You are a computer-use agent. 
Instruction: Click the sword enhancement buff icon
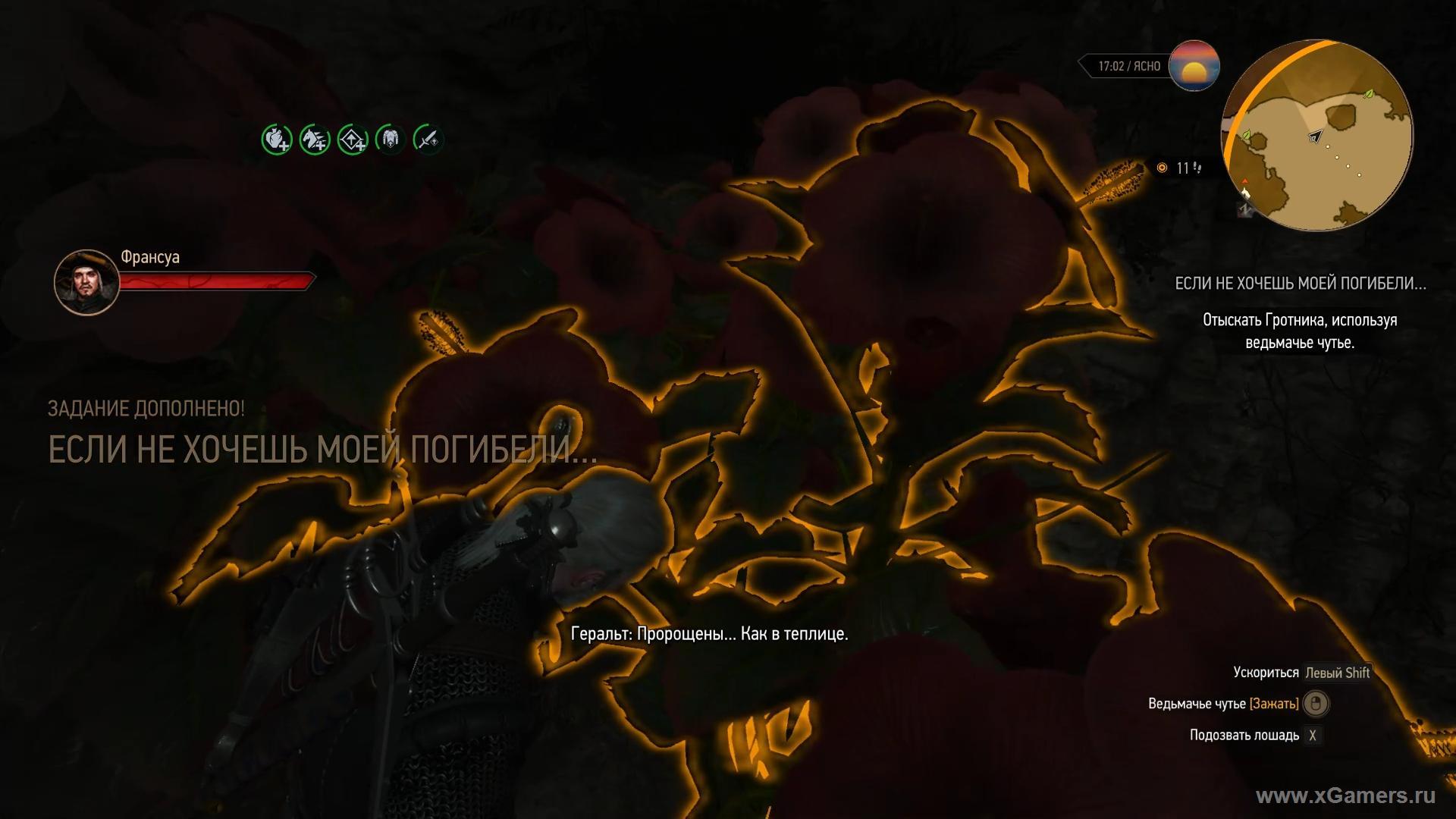(x=428, y=140)
